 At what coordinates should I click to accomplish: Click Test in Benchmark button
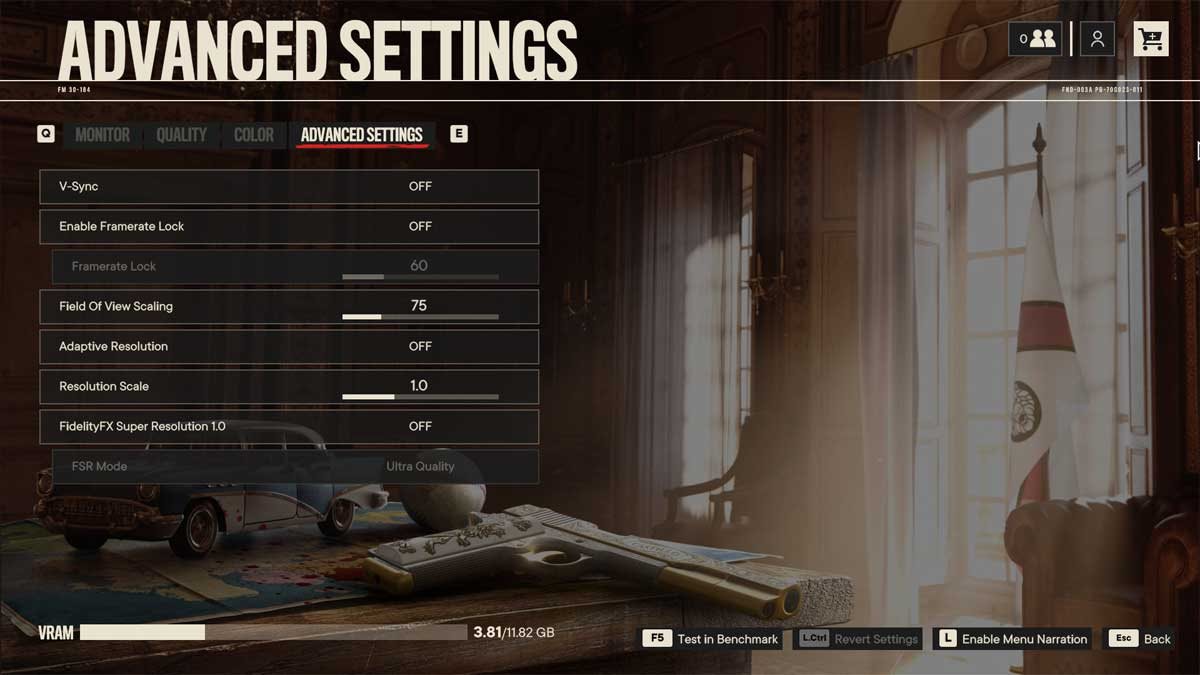(712, 639)
